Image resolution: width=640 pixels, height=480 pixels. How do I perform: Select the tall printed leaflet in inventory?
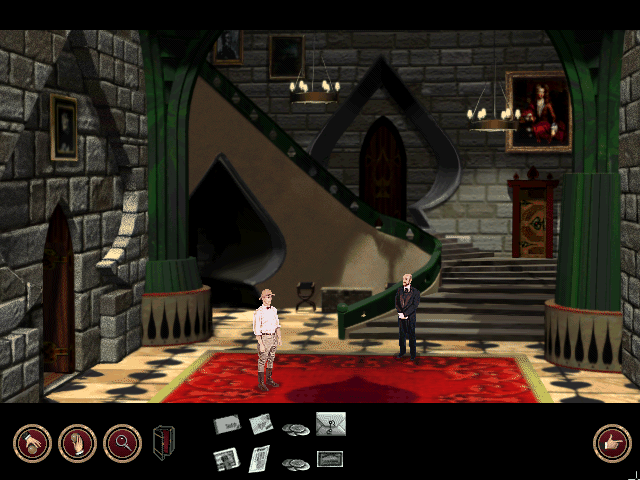click(x=259, y=459)
